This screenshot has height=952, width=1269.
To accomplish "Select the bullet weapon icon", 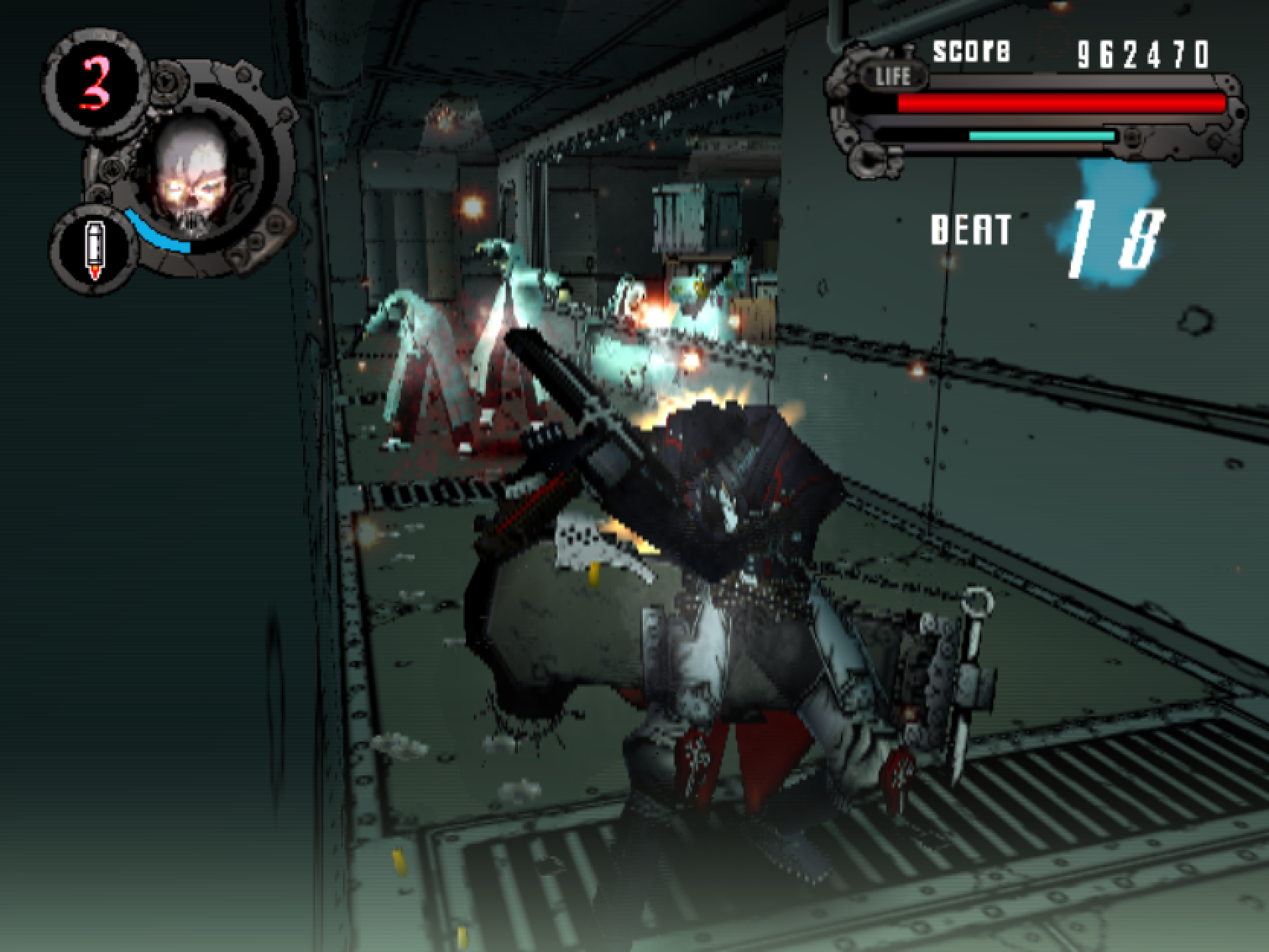I will 94,249.
